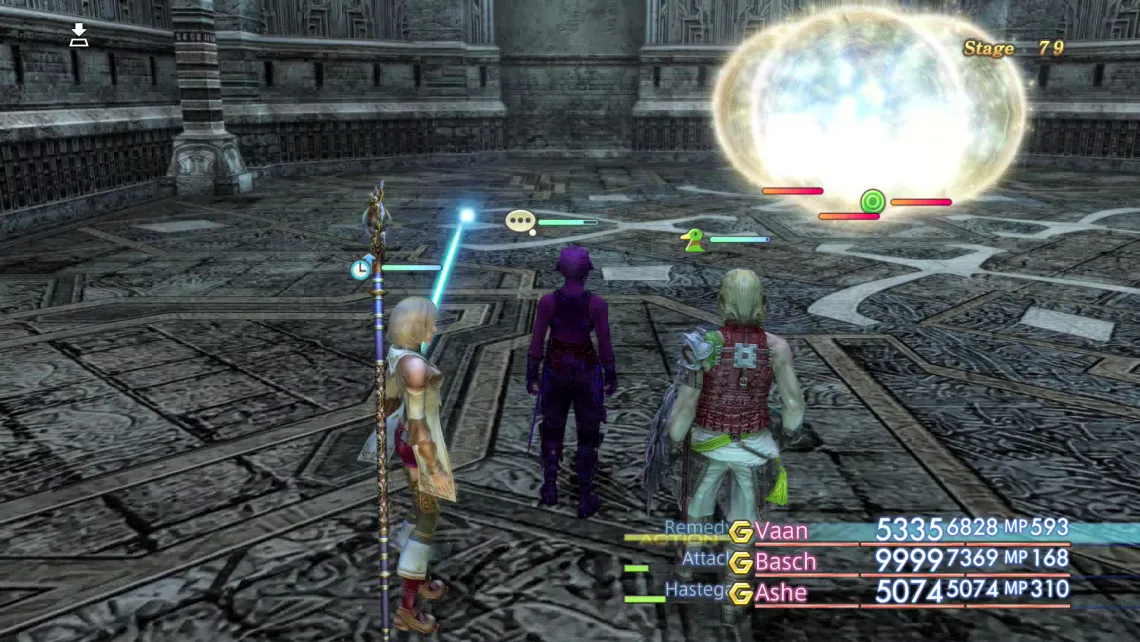The image size is (1140, 642).
Task: Select Ashe in the party list
Action: tap(781, 592)
